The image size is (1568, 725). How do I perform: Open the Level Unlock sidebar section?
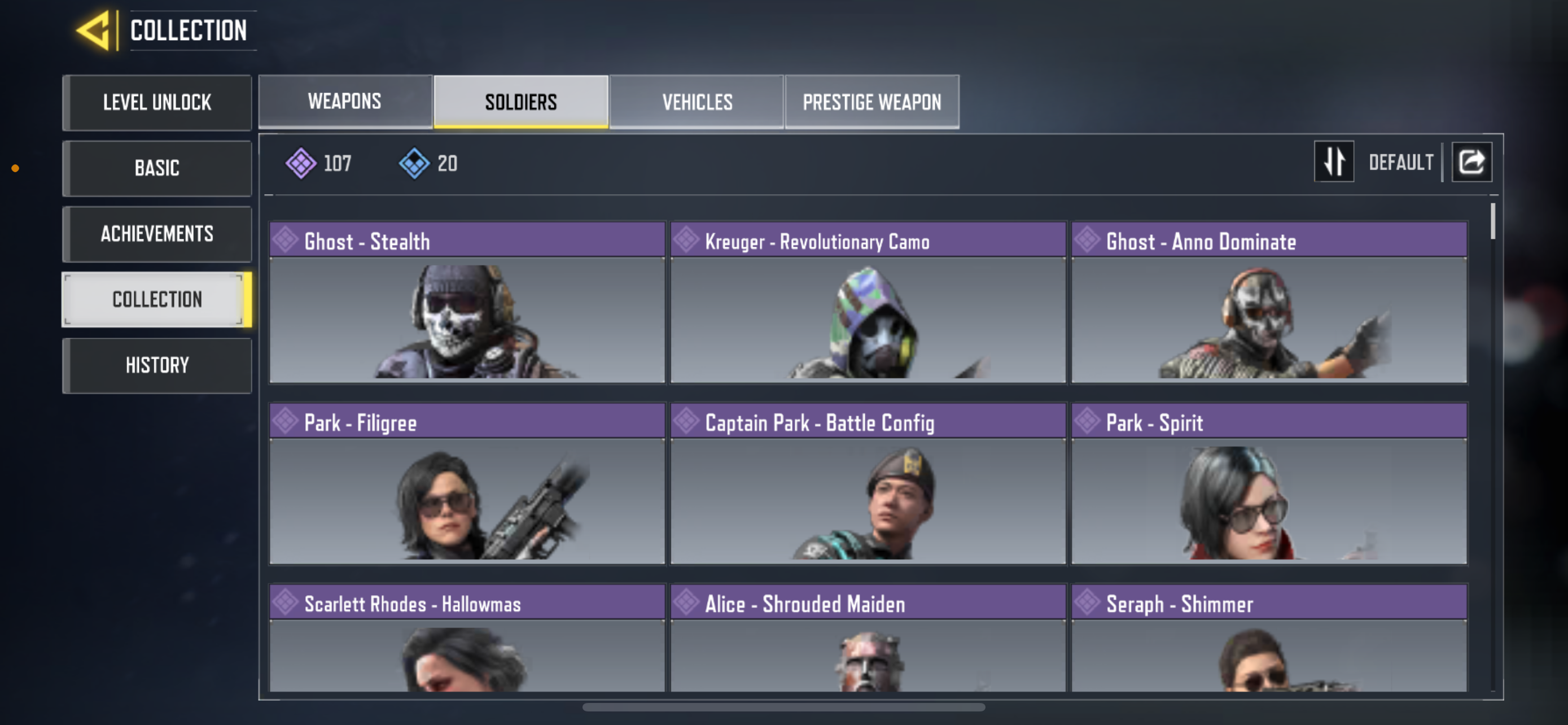156,102
